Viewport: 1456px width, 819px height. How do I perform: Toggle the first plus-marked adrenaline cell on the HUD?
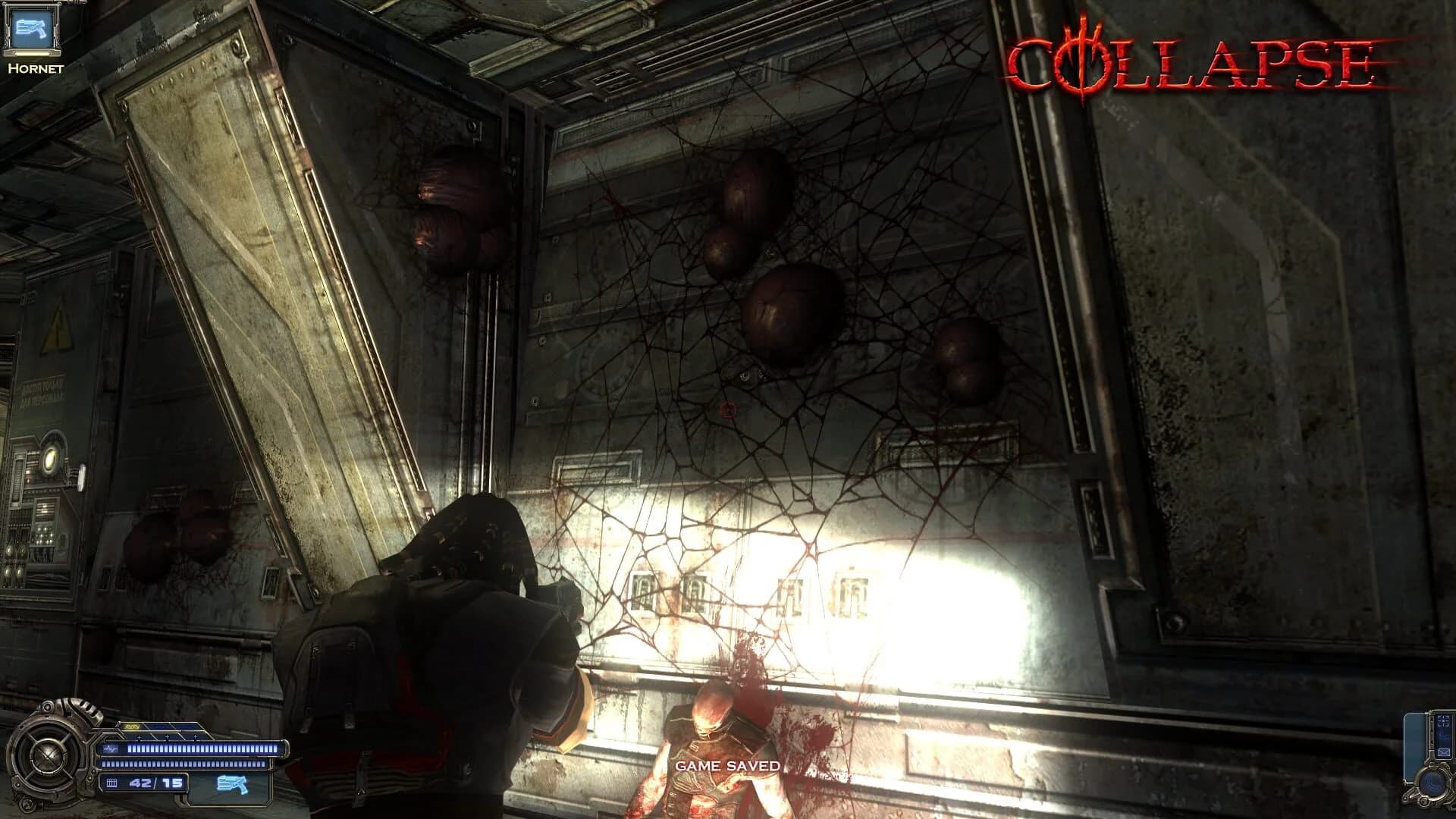pos(140,737)
